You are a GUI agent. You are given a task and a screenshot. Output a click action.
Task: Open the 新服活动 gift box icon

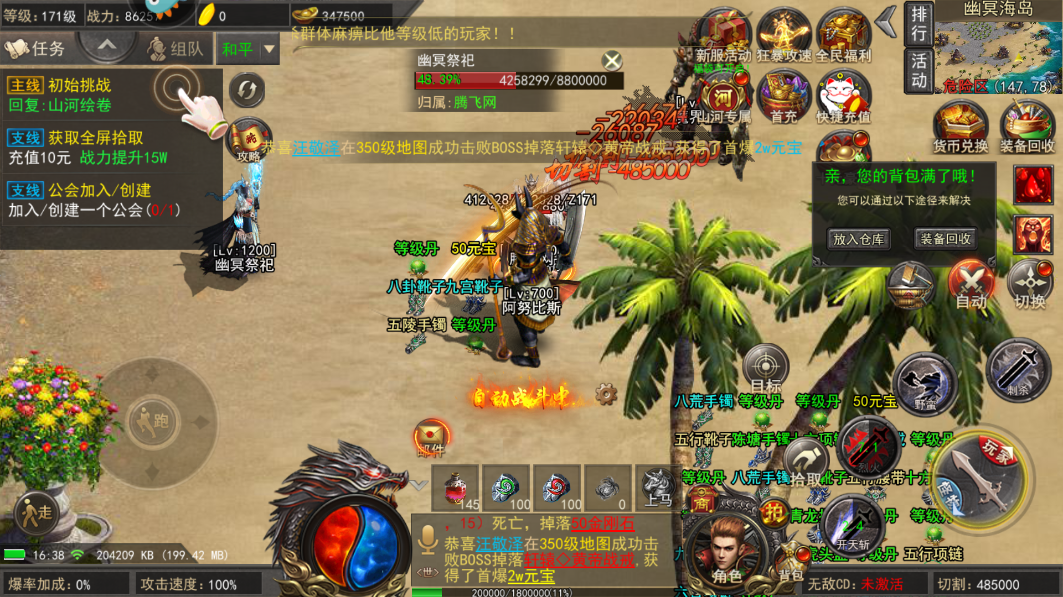(x=724, y=35)
